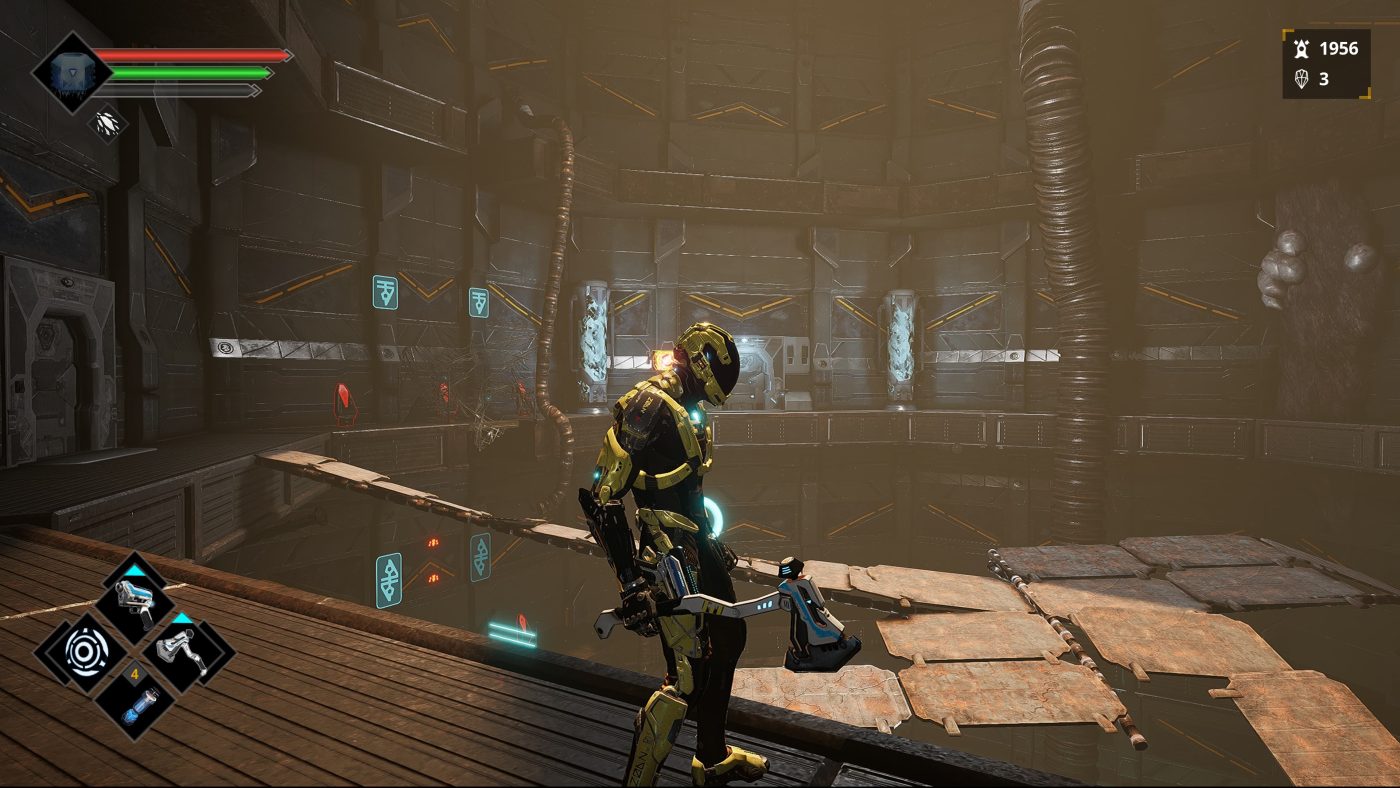Activate the concentric ring ability slot
This screenshot has height=788, width=1400.
tap(82, 652)
